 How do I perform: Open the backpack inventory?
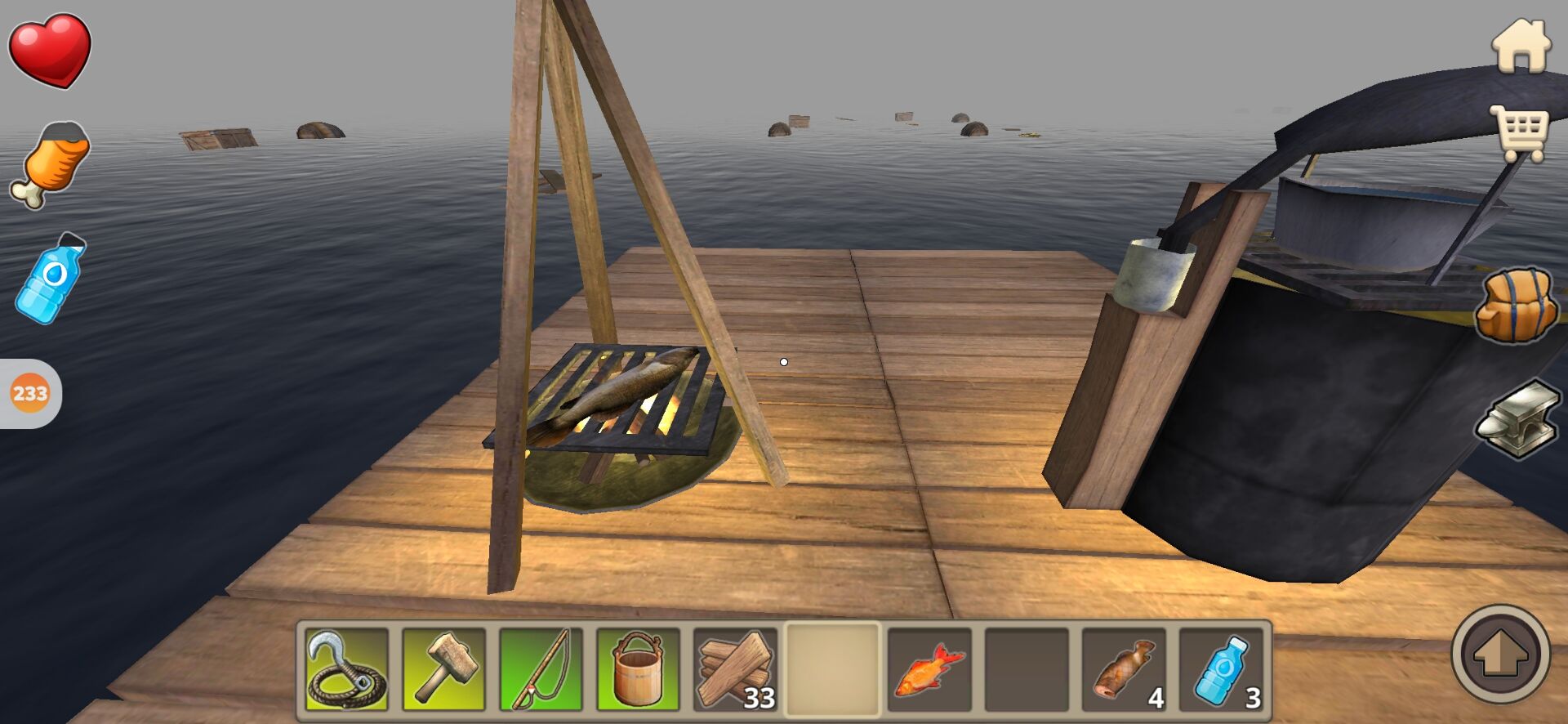pyautogui.click(x=1516, y=305)
